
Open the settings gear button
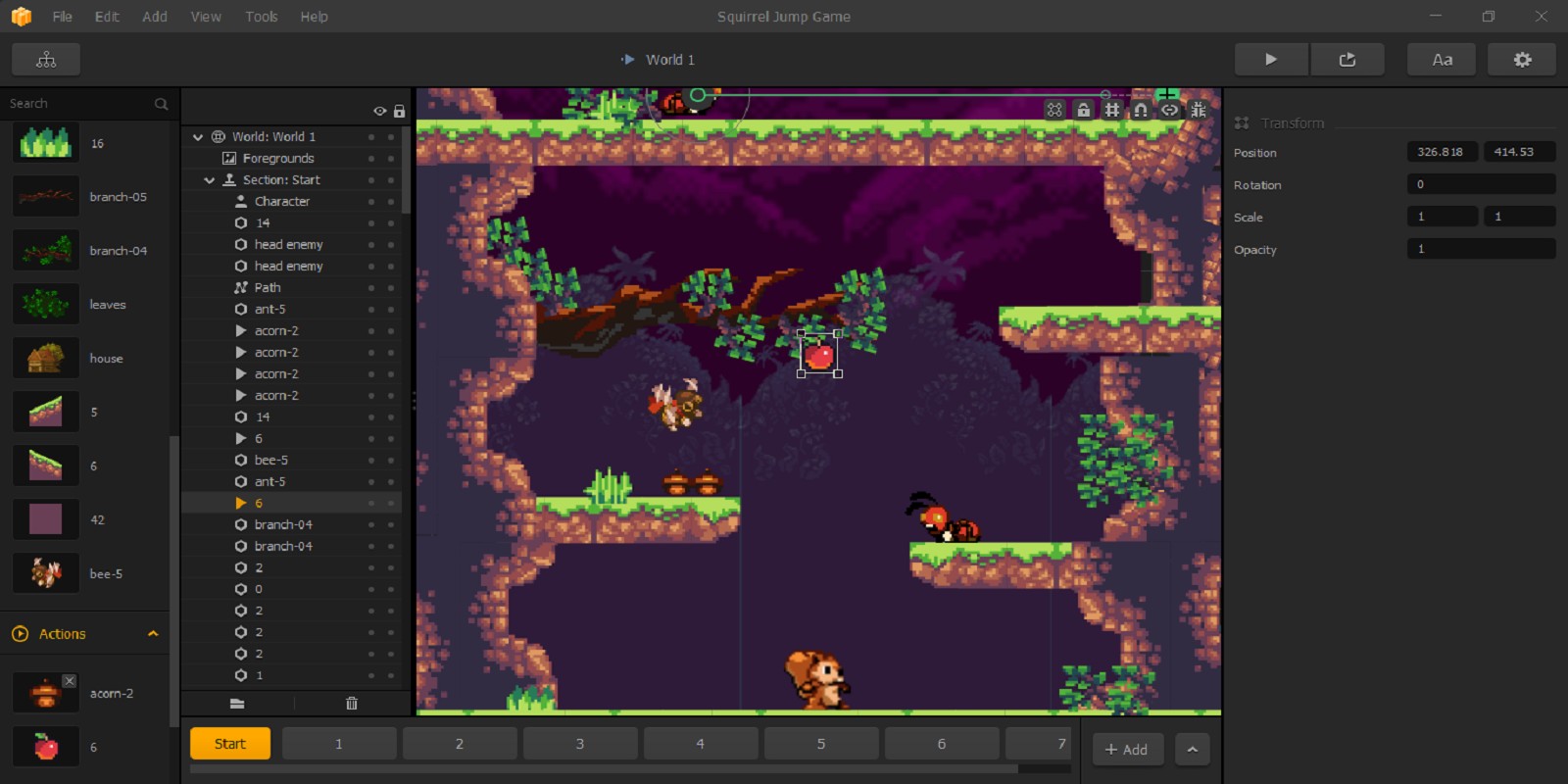point(1521,60)
